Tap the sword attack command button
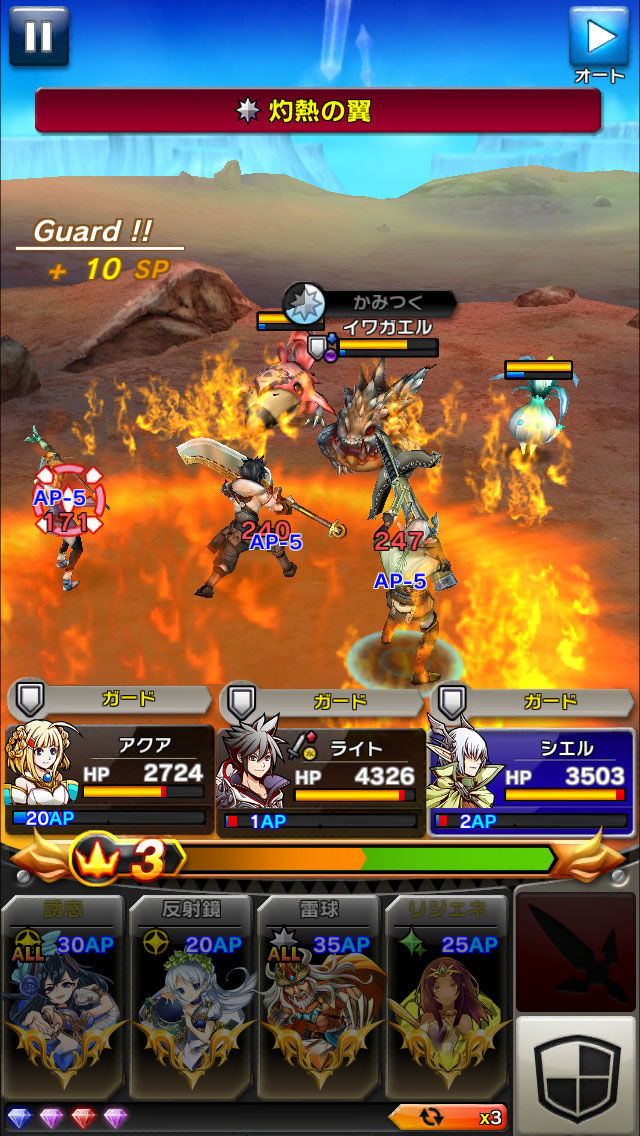Viewport: 640px width, 1136px height. [575, 949]
